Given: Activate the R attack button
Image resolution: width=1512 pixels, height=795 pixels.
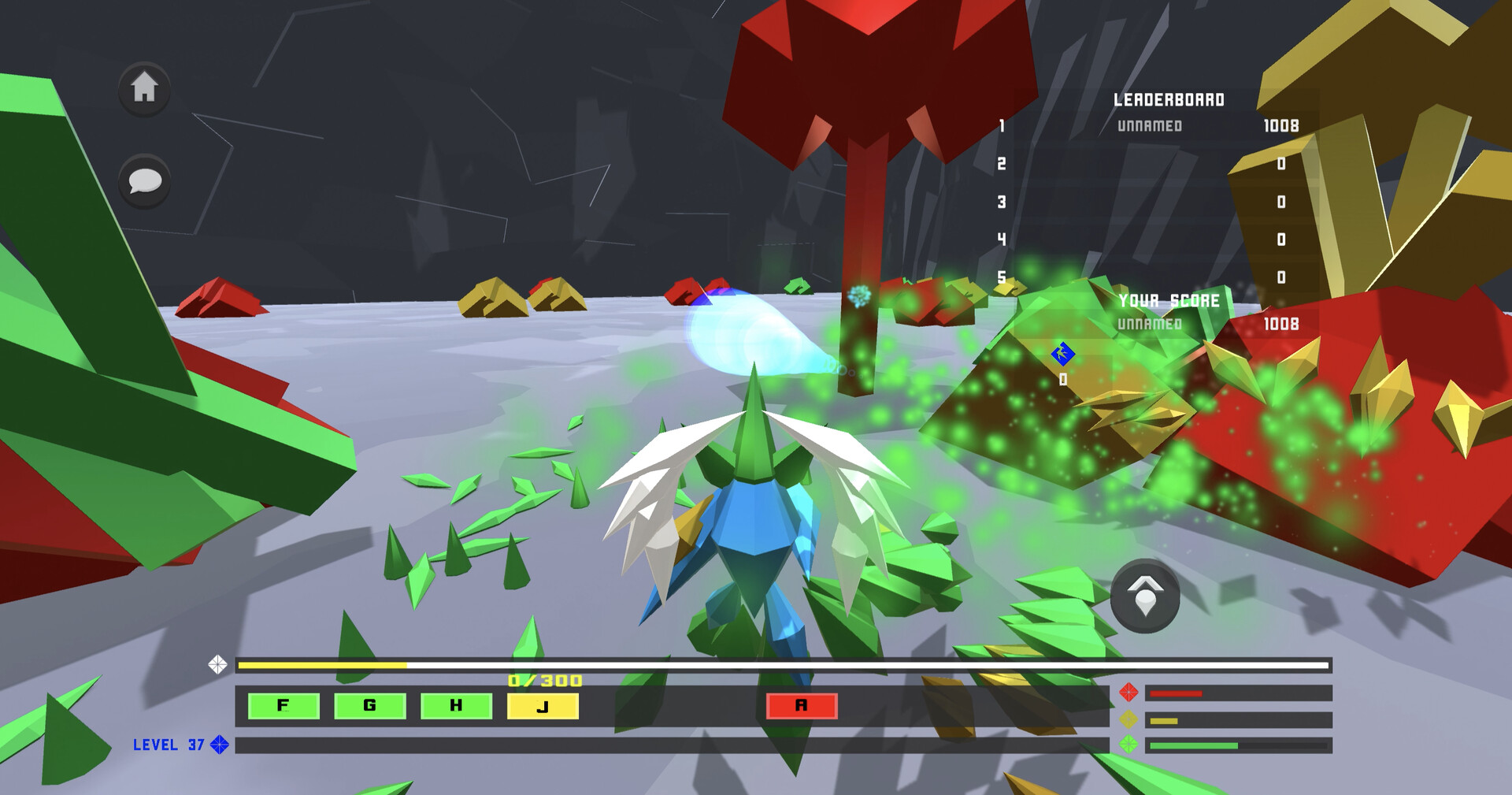Looking at the screenshot, I should (x=800, y=706).
